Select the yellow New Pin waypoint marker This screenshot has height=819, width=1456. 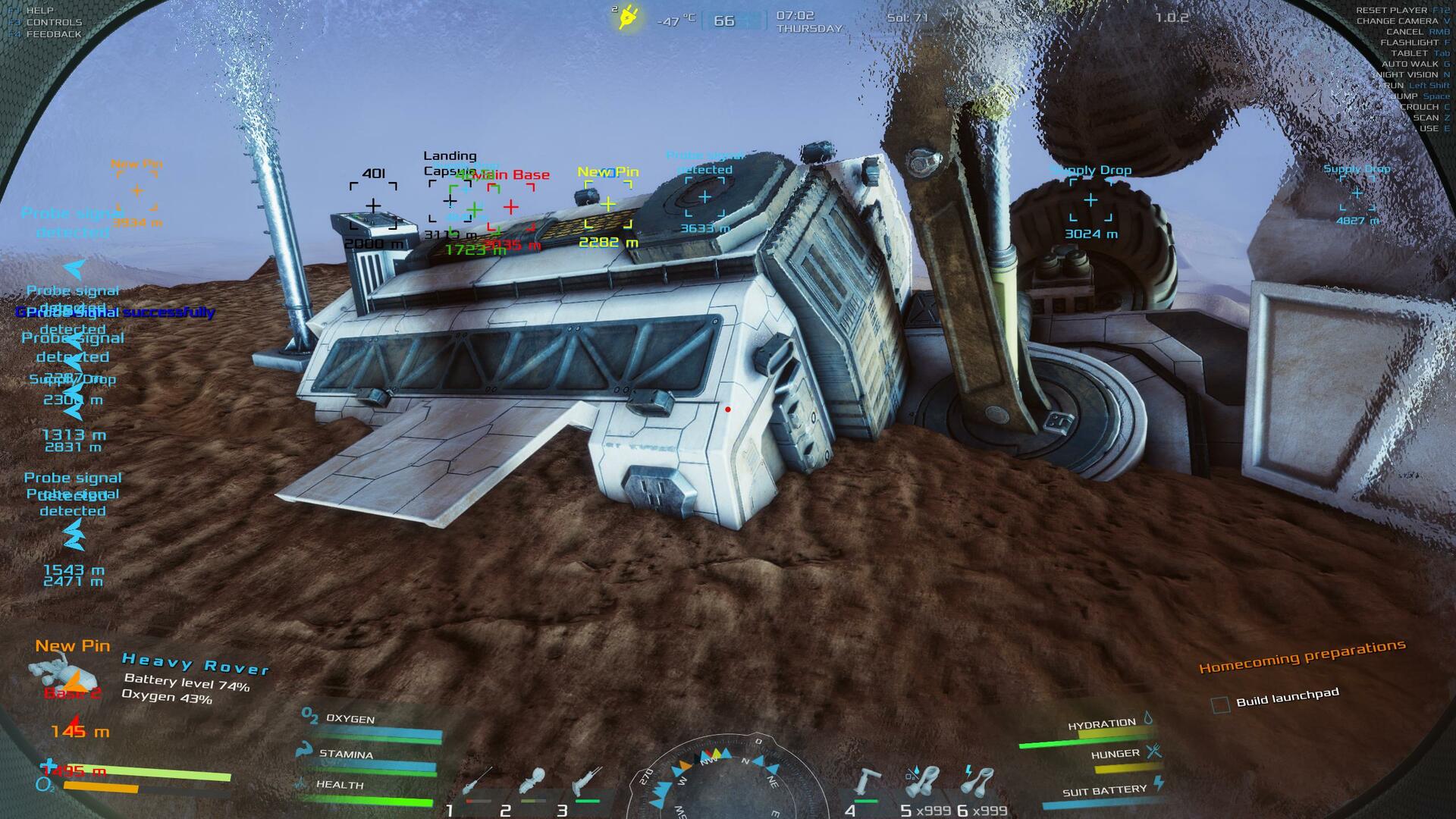(x=608, y=204)
